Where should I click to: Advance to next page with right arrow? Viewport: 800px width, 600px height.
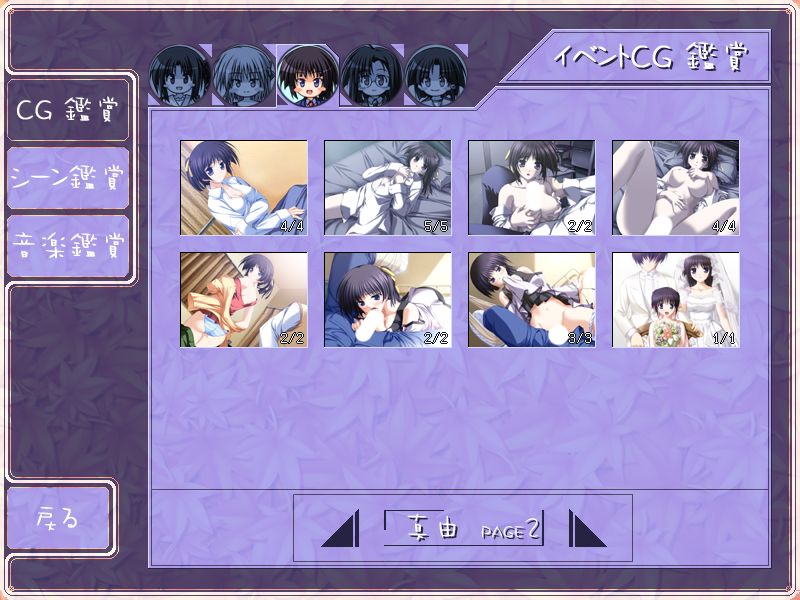(588, 529)
